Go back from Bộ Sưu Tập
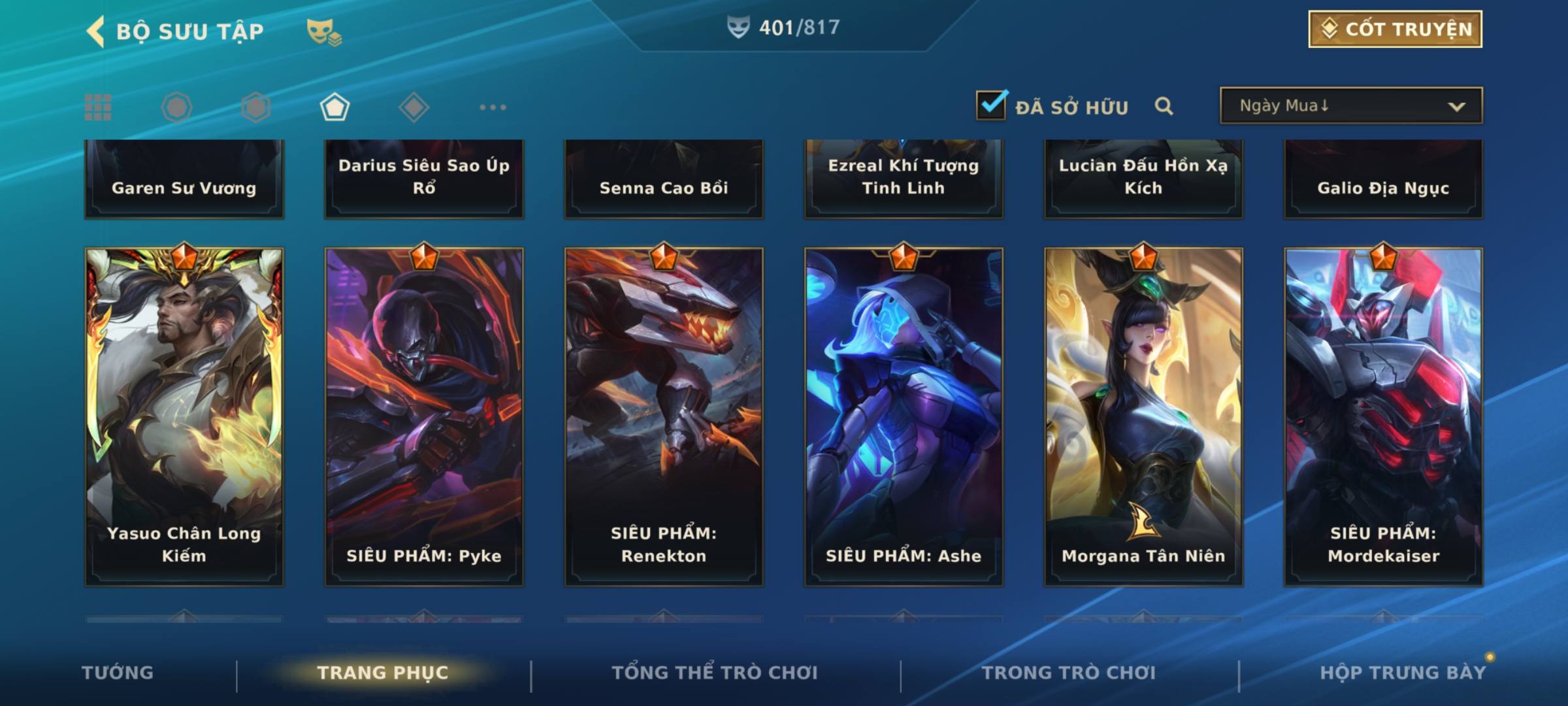The image size is (1568, 706). (x=97, y=31)
